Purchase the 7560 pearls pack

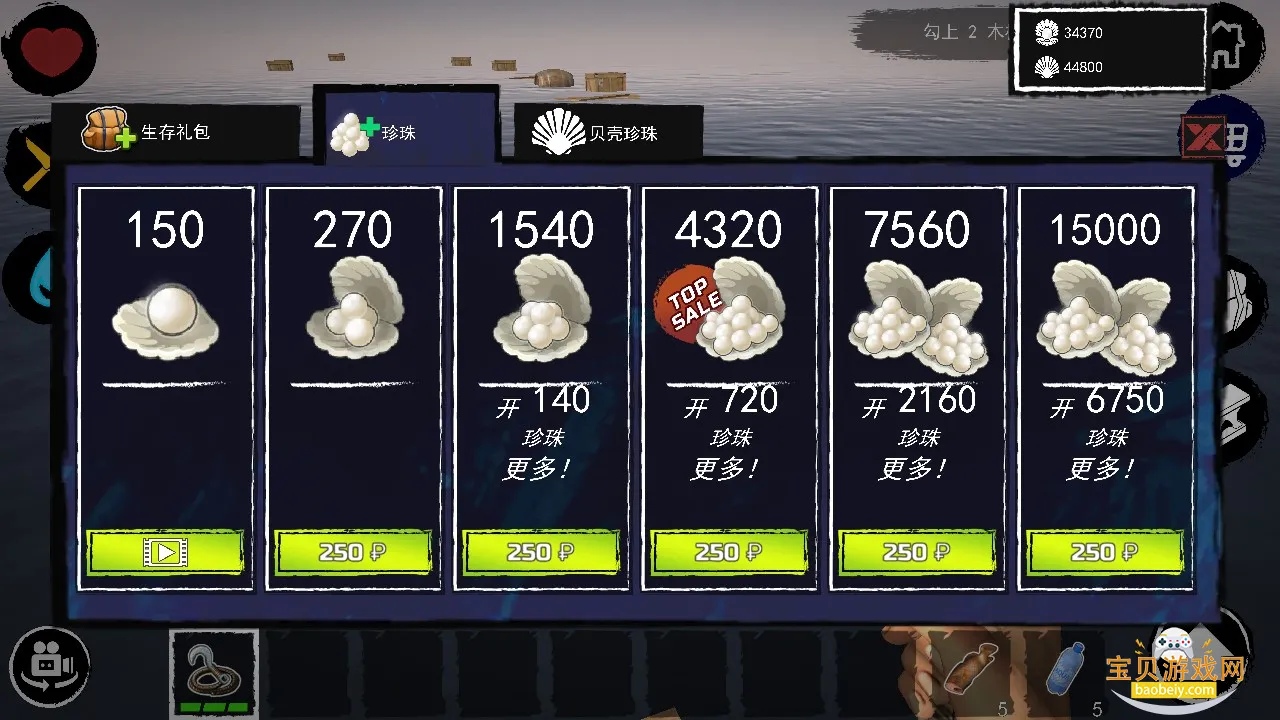917,551
